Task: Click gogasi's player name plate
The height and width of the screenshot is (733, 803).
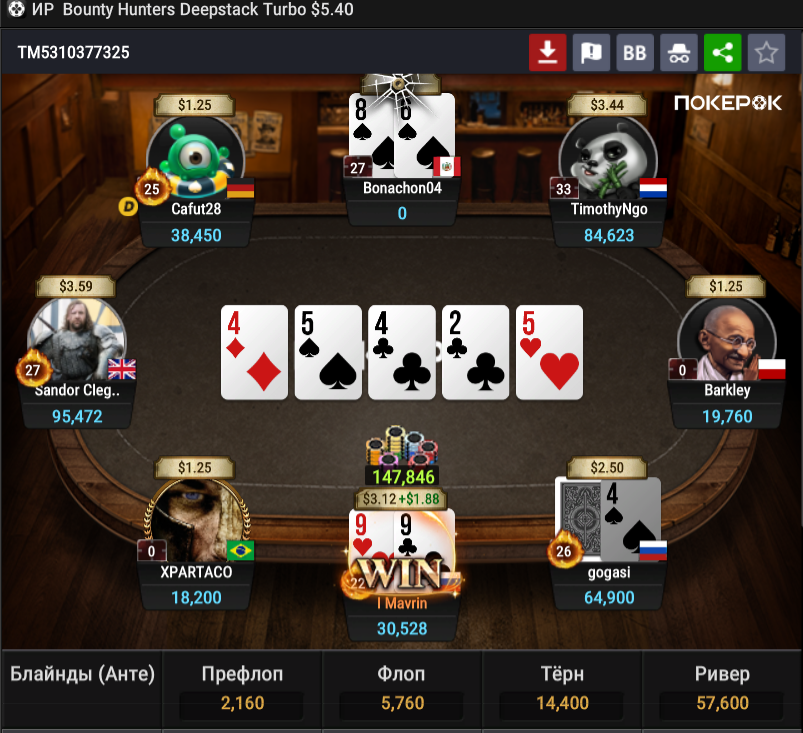Action: (x=608, y=573)
